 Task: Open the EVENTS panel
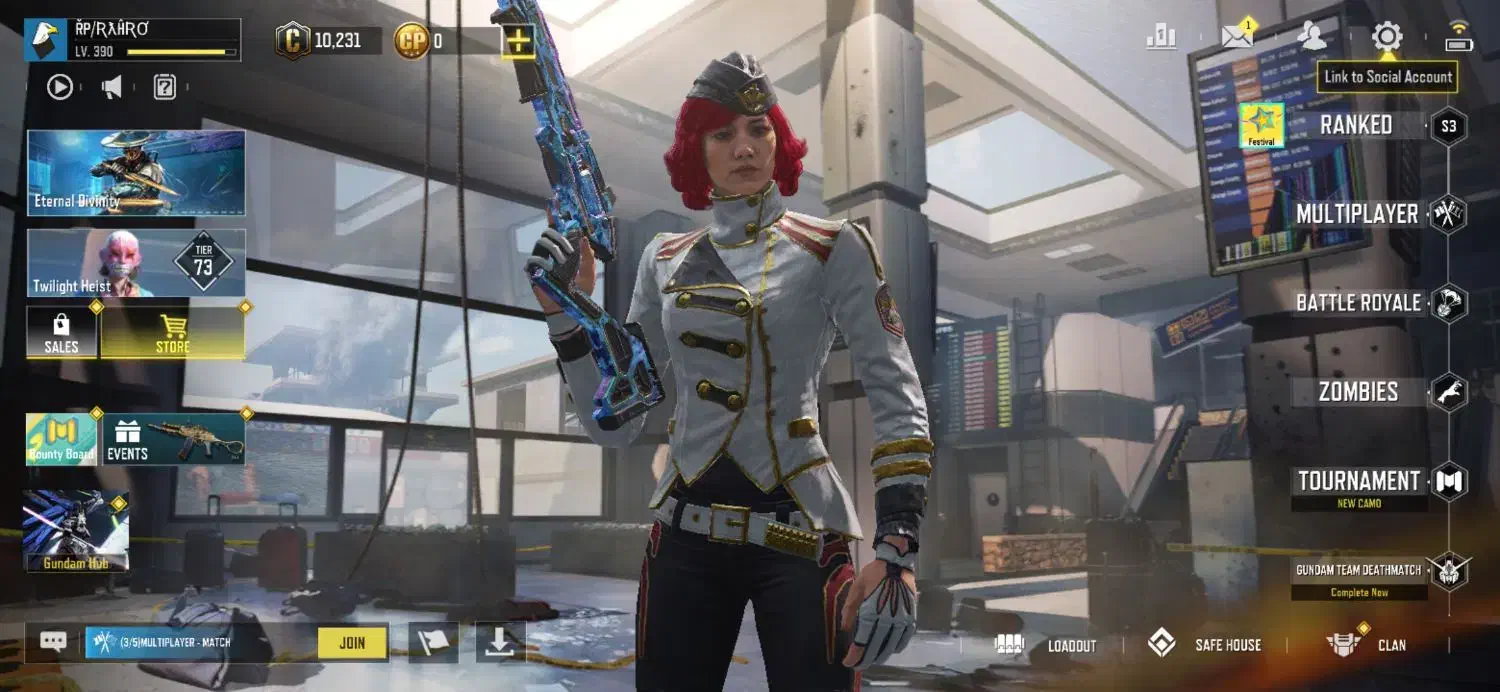(x=174, y=439)
